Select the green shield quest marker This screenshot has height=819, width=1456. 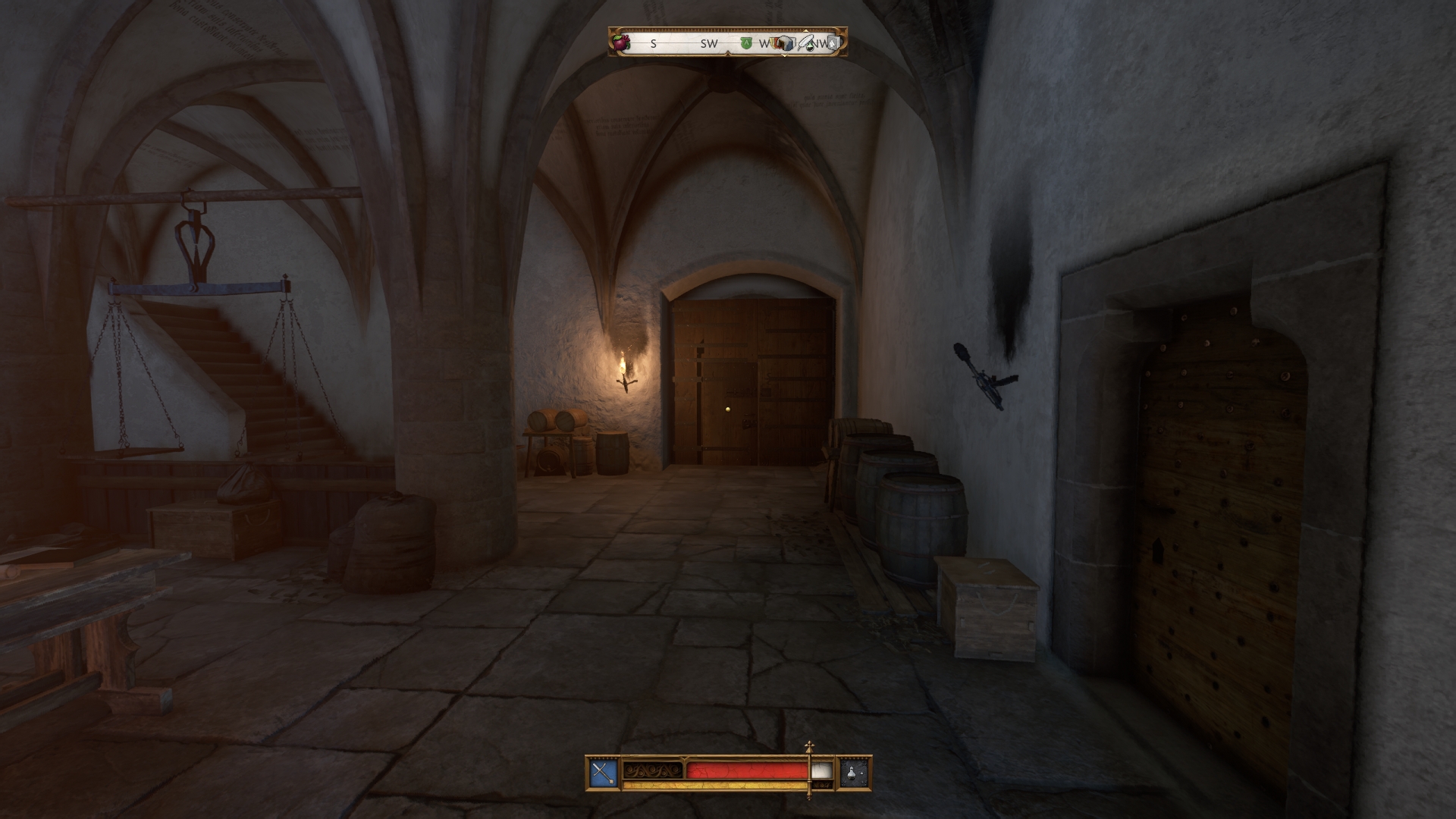click(x=746, y=43)
